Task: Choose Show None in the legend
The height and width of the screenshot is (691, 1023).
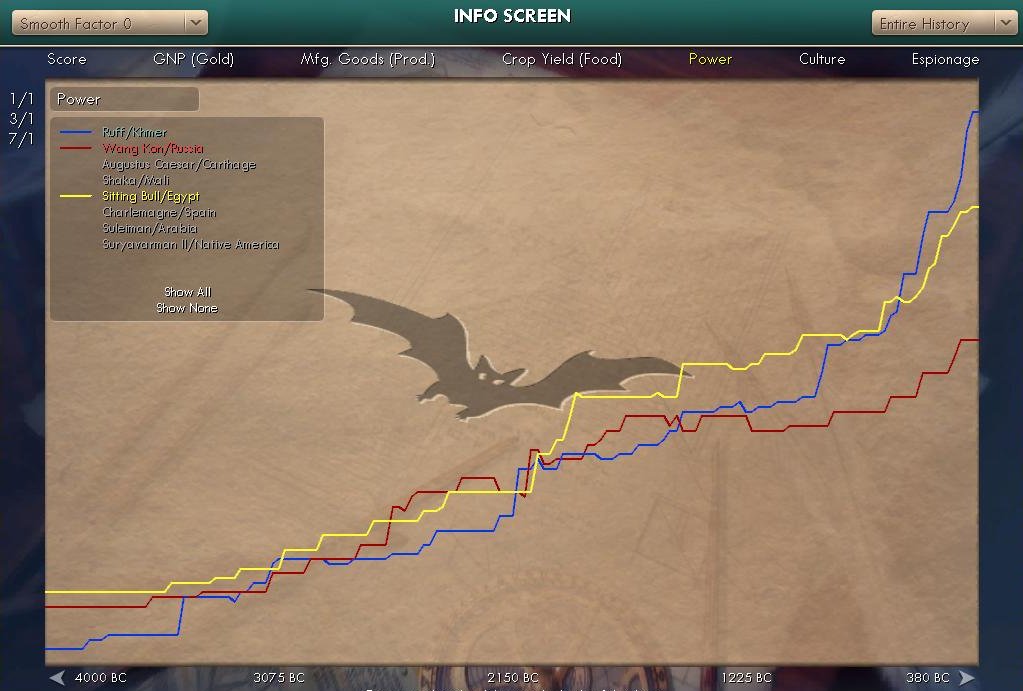Action: pyautogui.click(x=187, y=308)
